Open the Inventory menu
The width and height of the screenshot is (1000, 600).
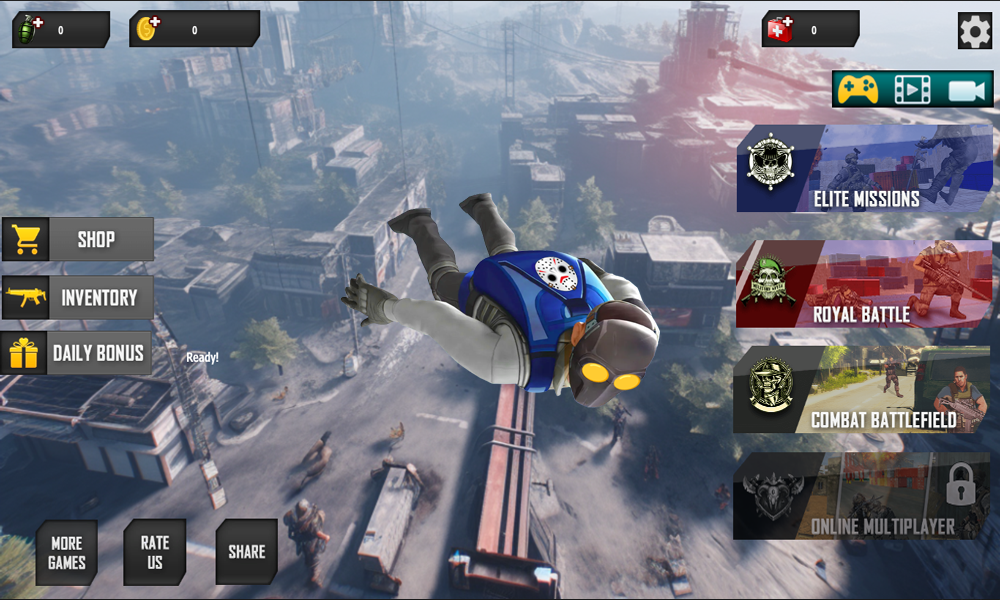point(78,298)
